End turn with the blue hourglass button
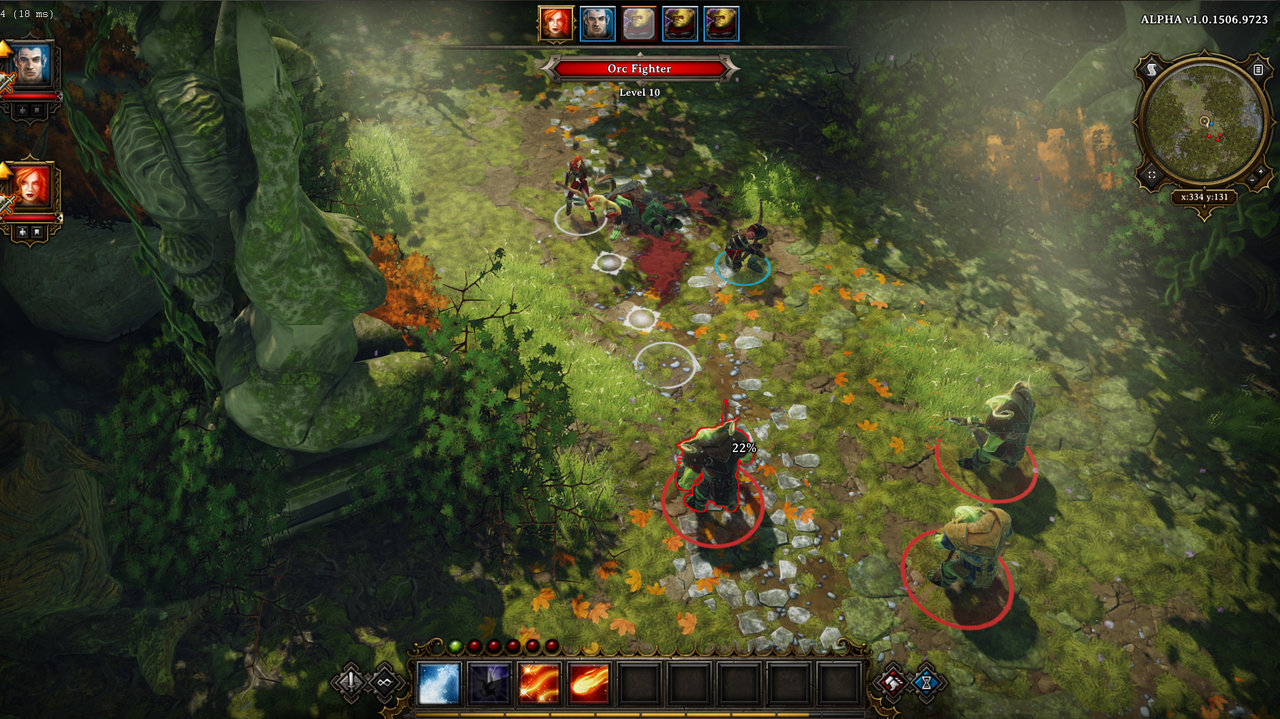The image size is (1280, 719). 927,681
